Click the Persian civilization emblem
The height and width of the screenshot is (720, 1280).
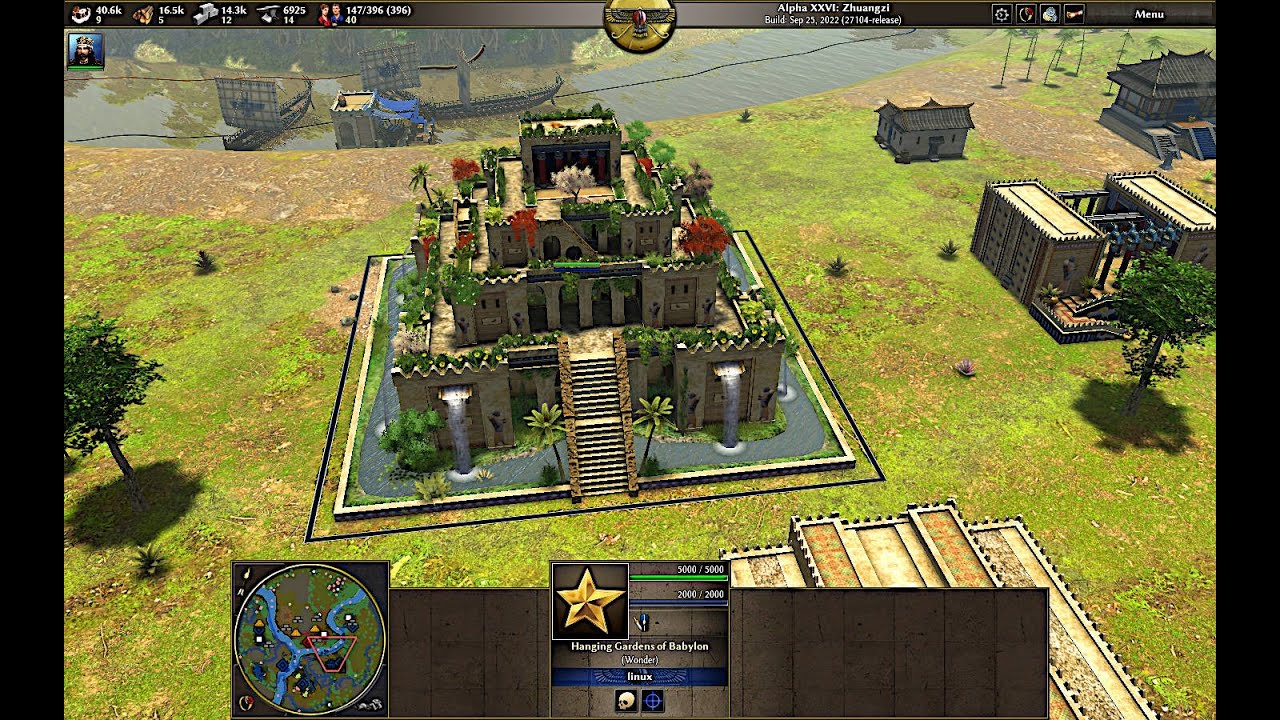[x=639, y=24]
